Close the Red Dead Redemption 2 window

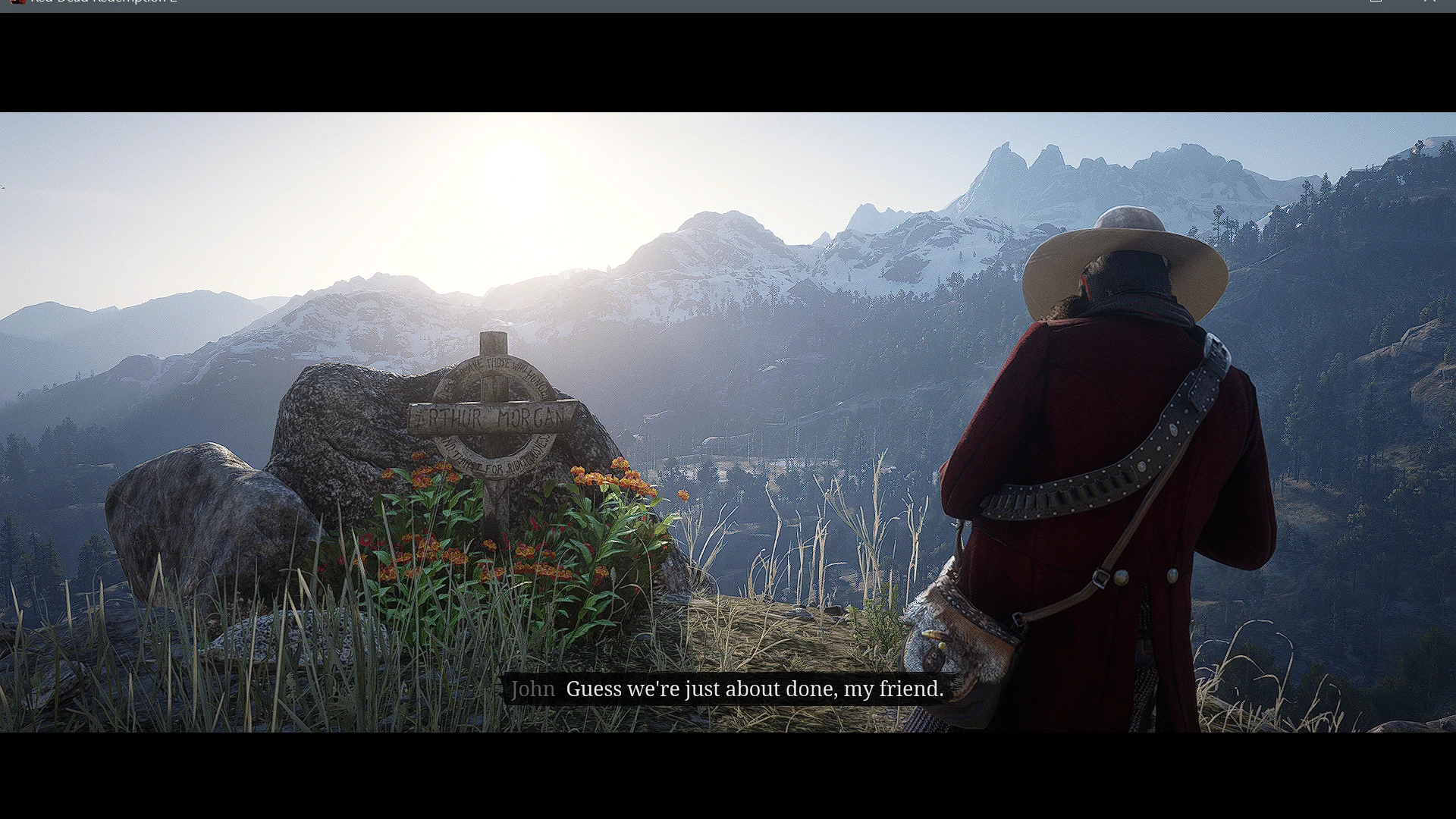point(1429,2)
